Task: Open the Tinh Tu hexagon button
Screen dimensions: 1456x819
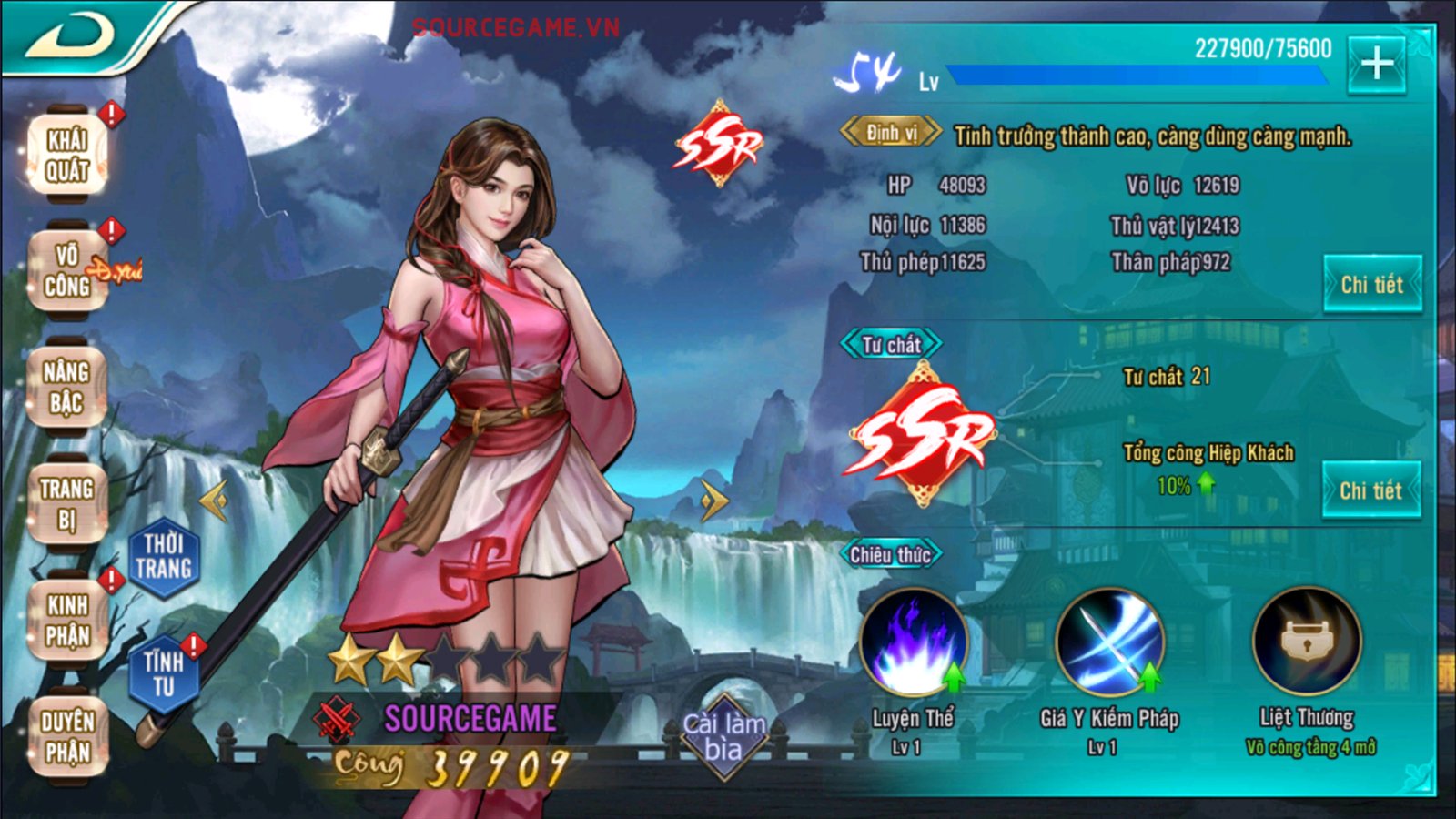Action: (x=164, y=673)
